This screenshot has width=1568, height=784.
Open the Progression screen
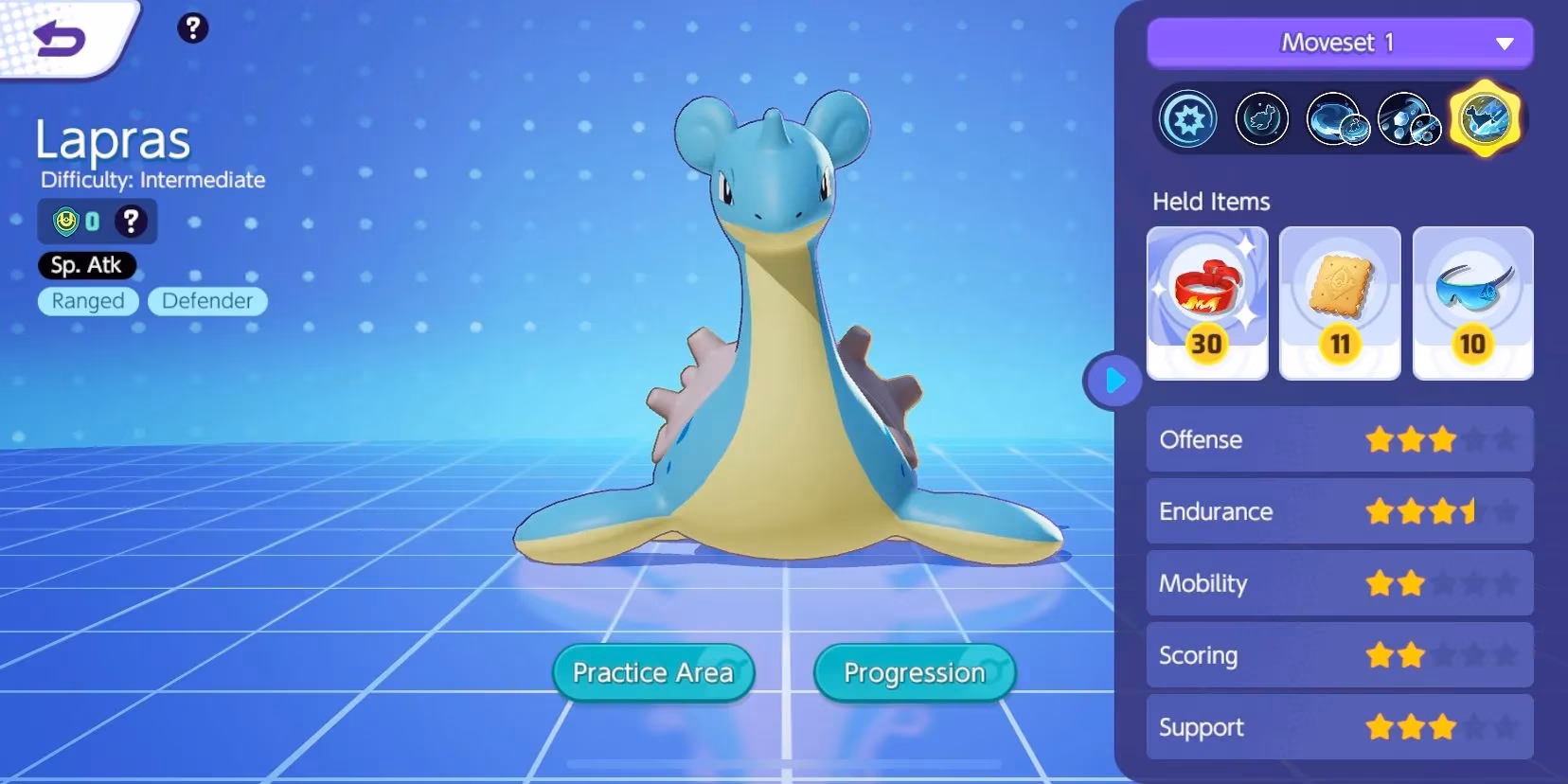913,672
